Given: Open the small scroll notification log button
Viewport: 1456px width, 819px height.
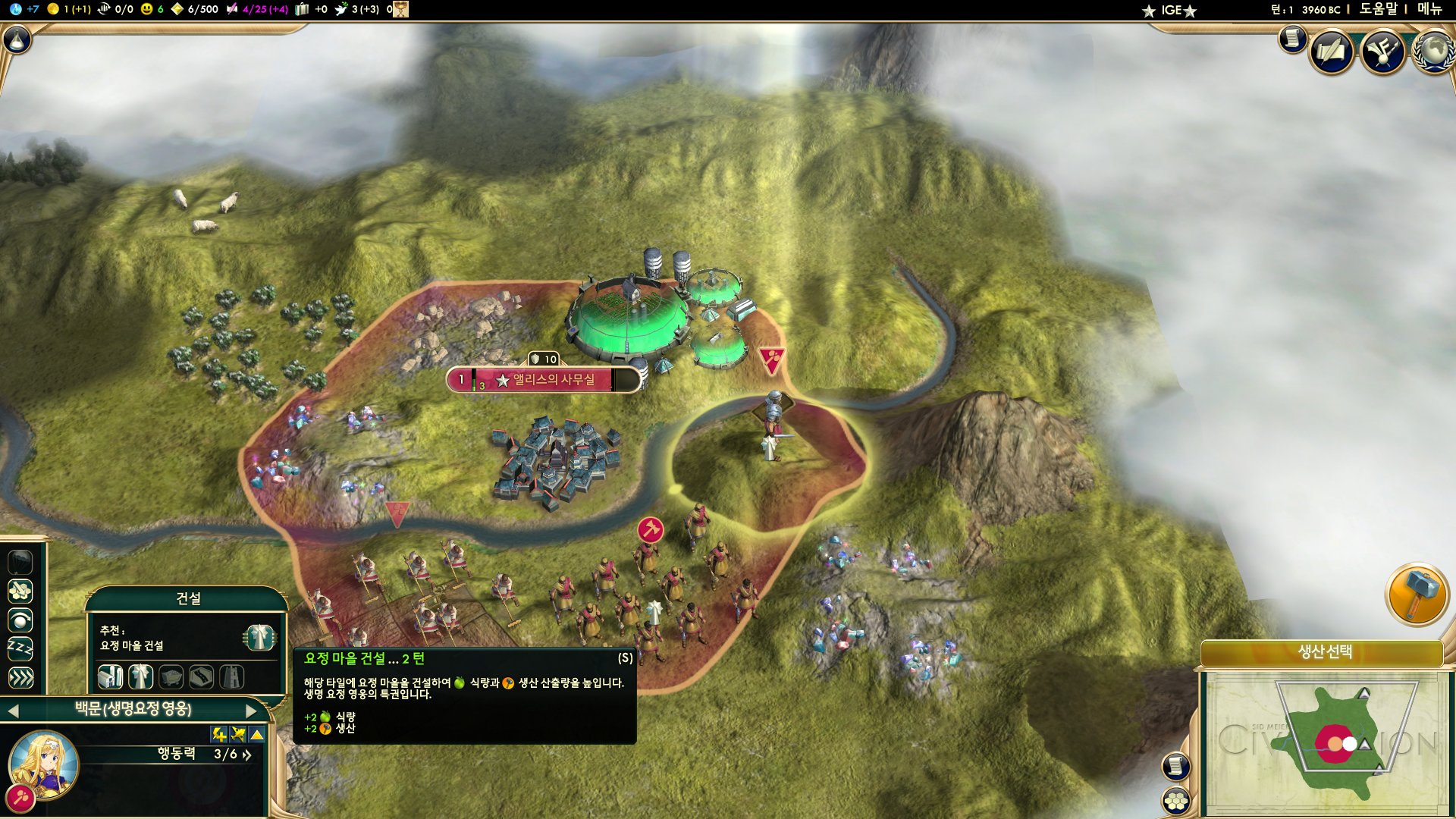Looking at the screenshot, I should (x=1292, y=38).
